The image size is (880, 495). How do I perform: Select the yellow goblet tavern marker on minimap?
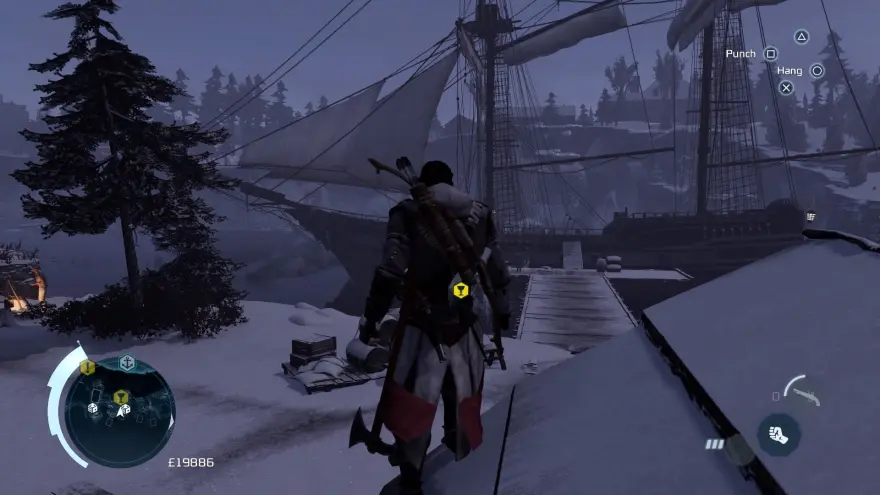click(121, 397)
